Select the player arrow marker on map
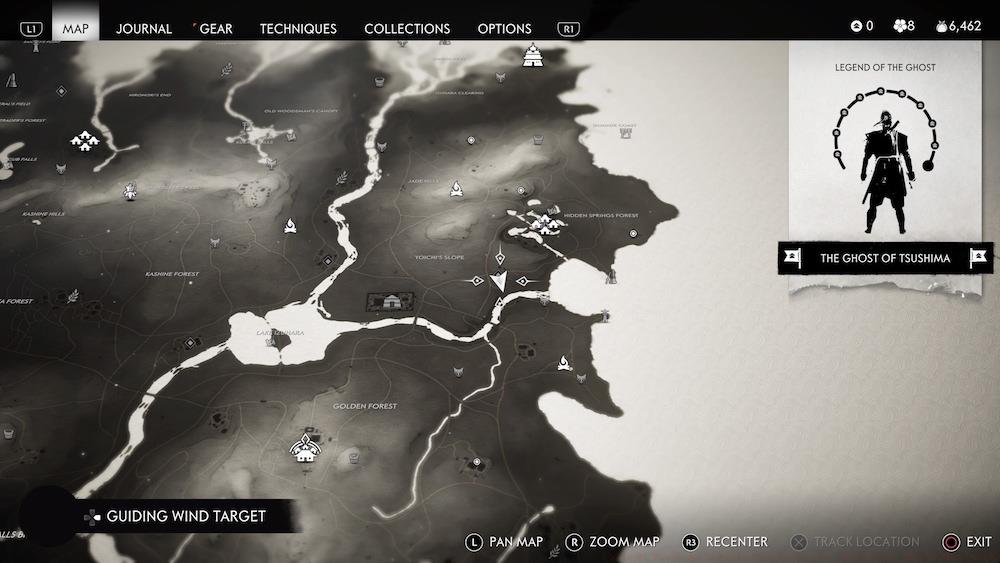 tap(501, 282)
